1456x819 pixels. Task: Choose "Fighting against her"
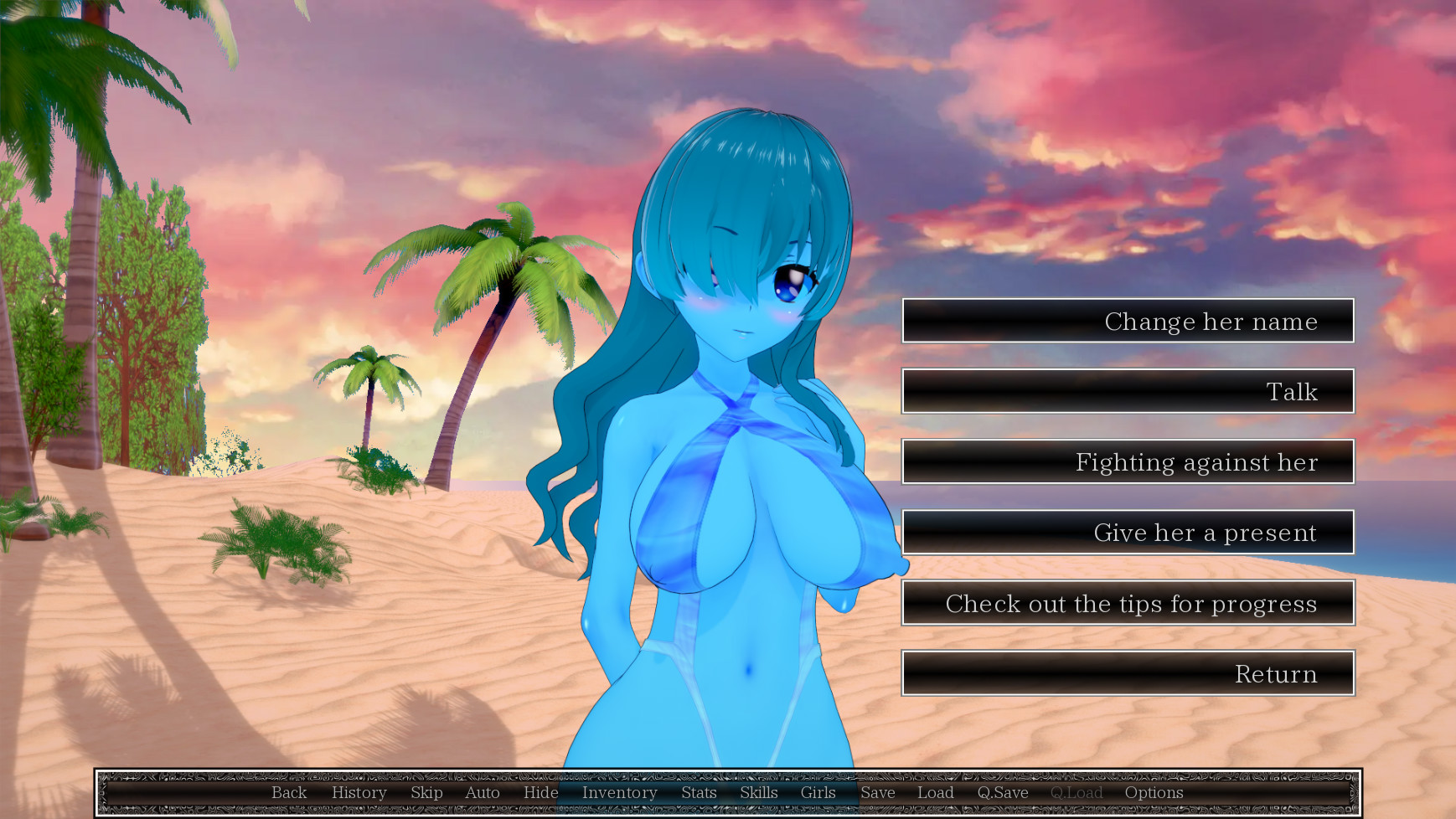pyautogui.click(x=1128, y=462)
